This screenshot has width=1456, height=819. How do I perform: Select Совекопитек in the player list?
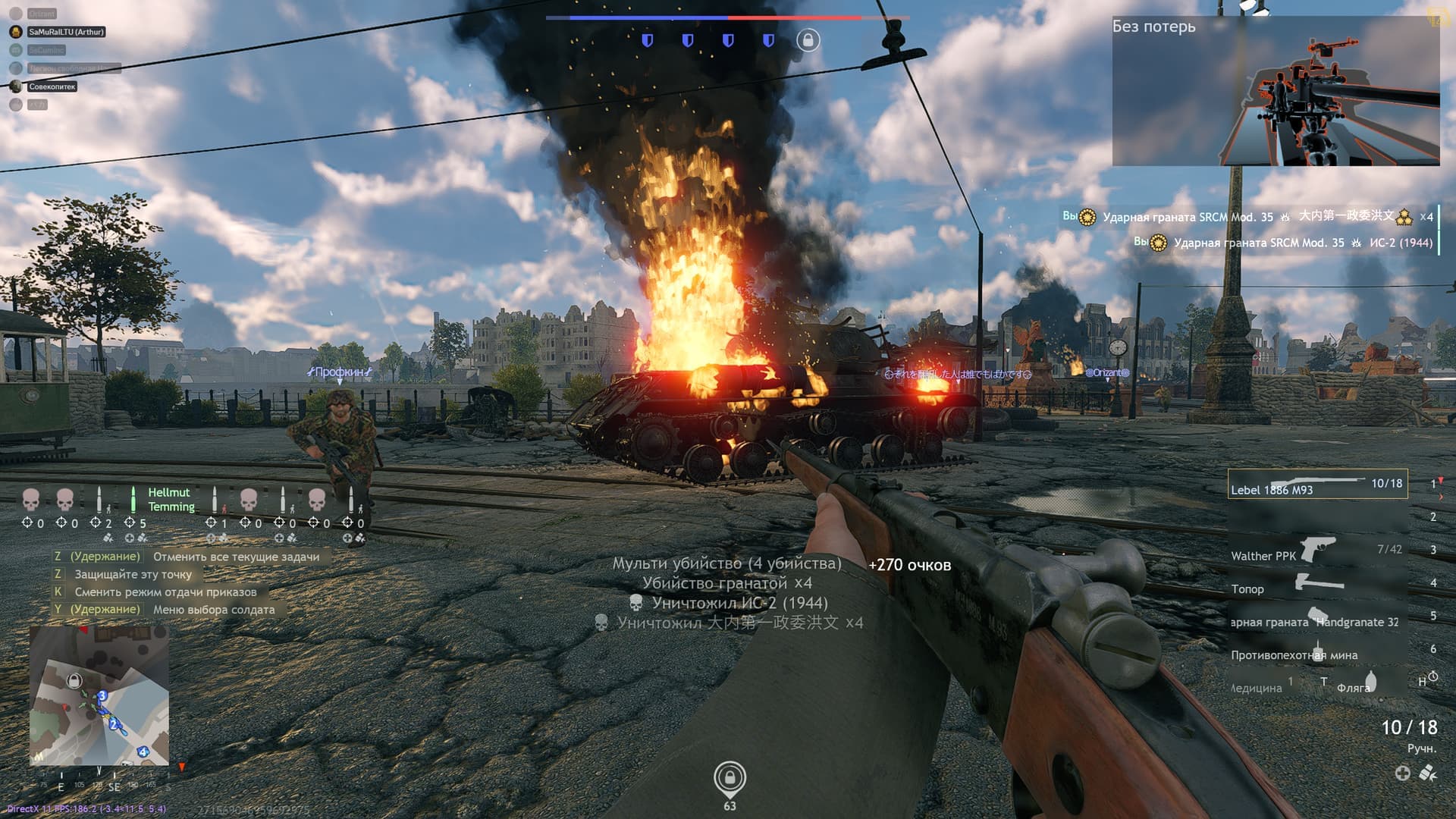click(x=52, y=86)
